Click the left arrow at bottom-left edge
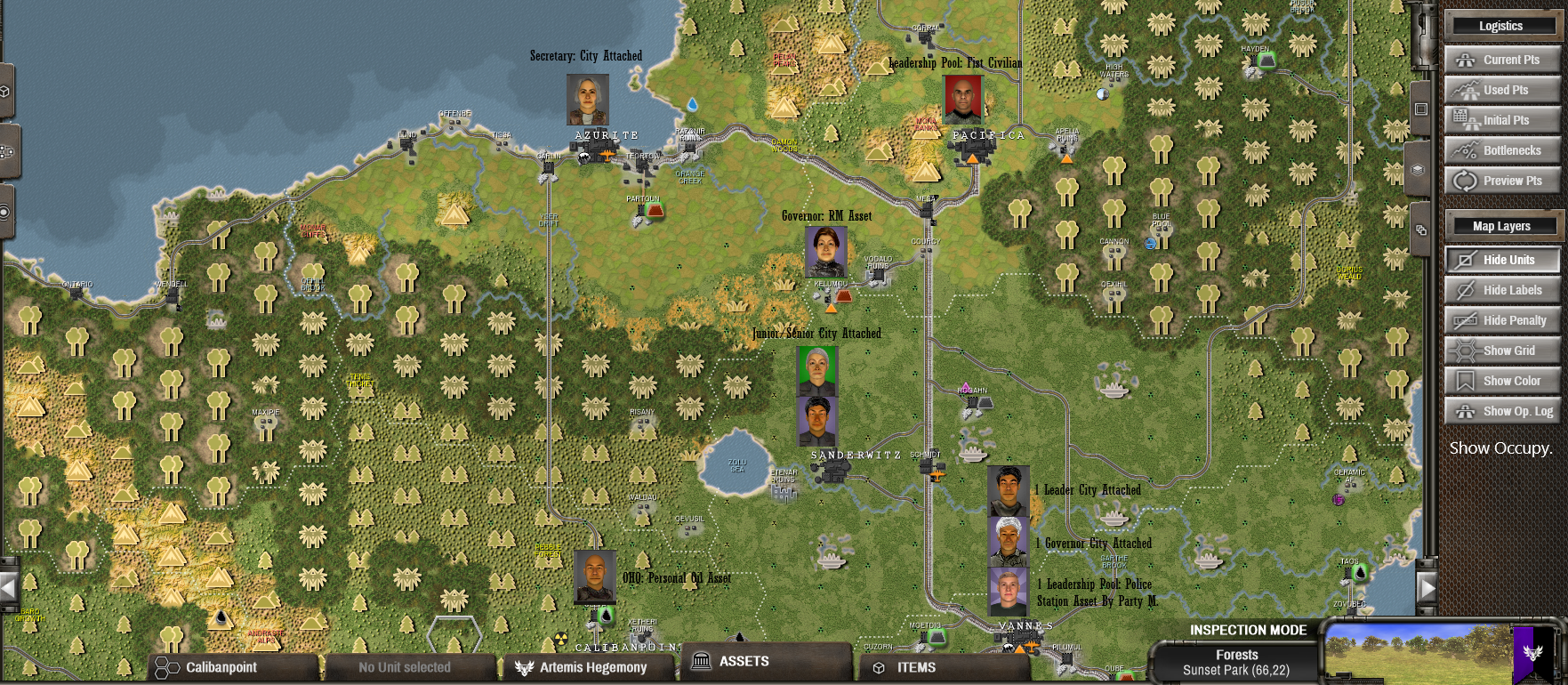 (9, 587)
